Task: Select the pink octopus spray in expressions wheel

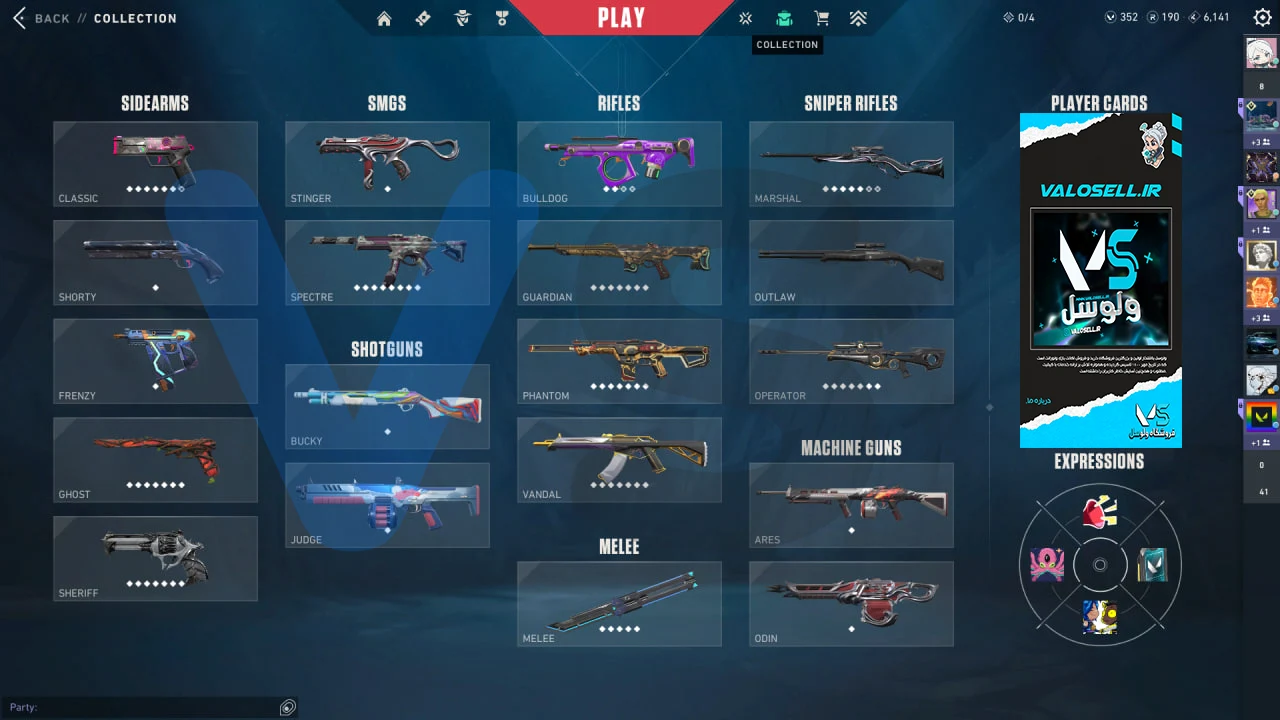Action: (1046, 565)
